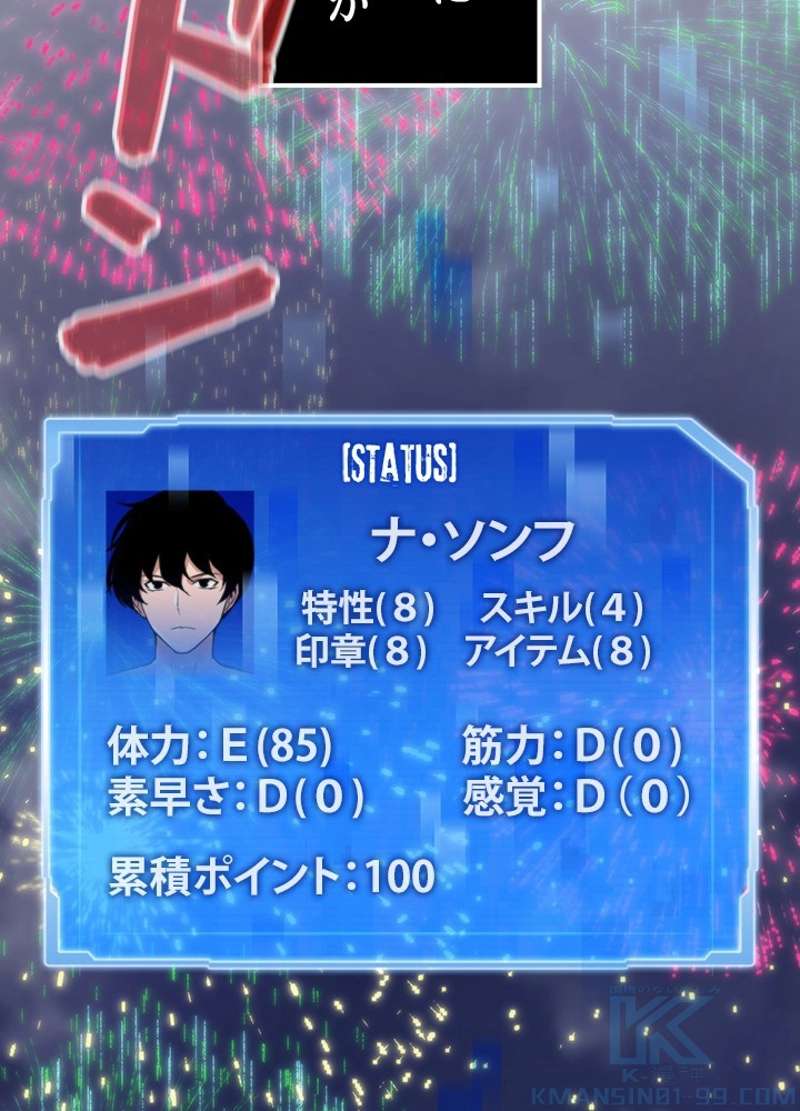The width and height of the screenshot is (800, 1111).
Task: Show the 印章(8) seals list
Action: click(x=362, y=653)
